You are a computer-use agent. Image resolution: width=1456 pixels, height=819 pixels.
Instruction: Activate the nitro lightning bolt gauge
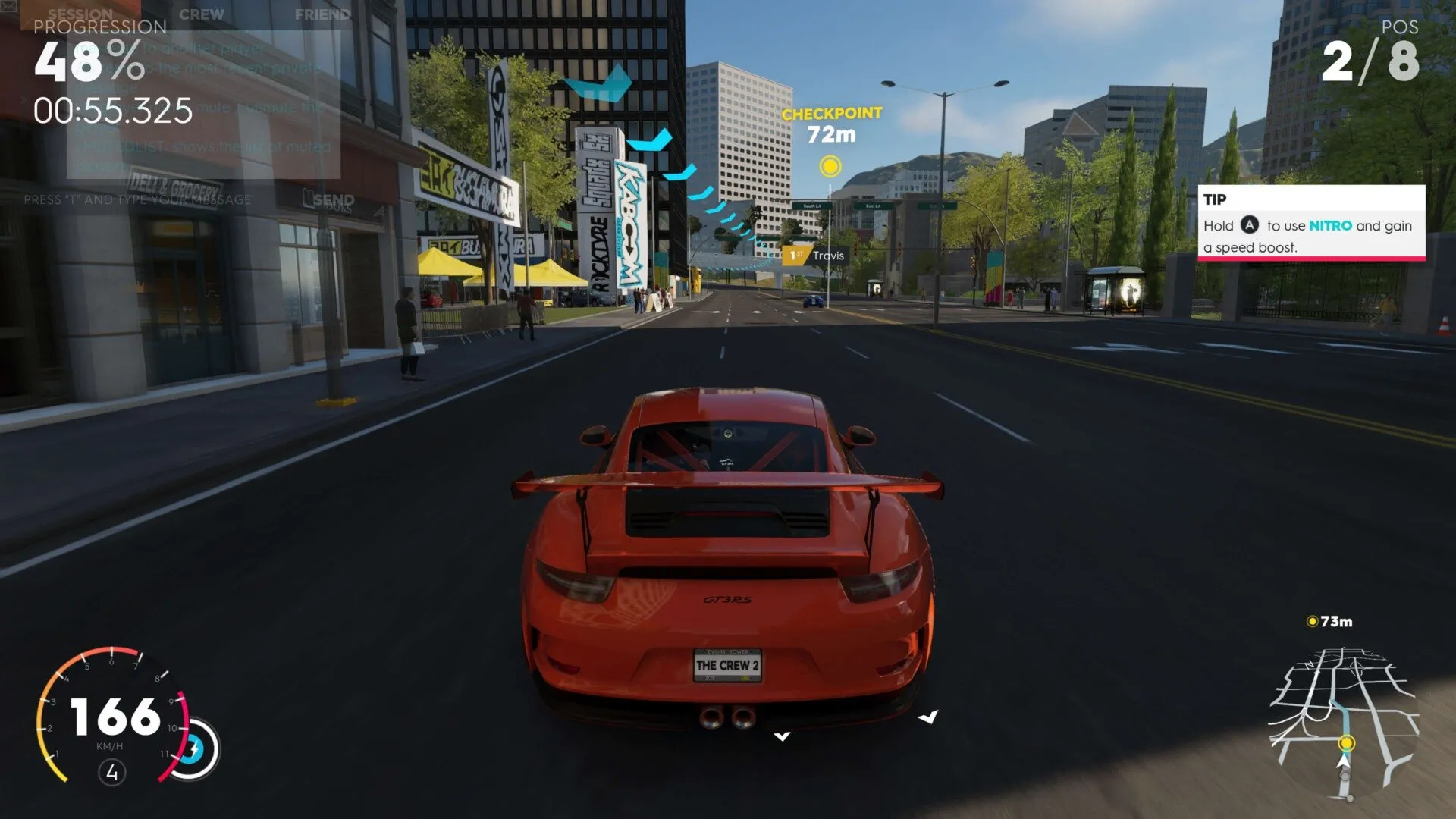click(x=194, y=749)
